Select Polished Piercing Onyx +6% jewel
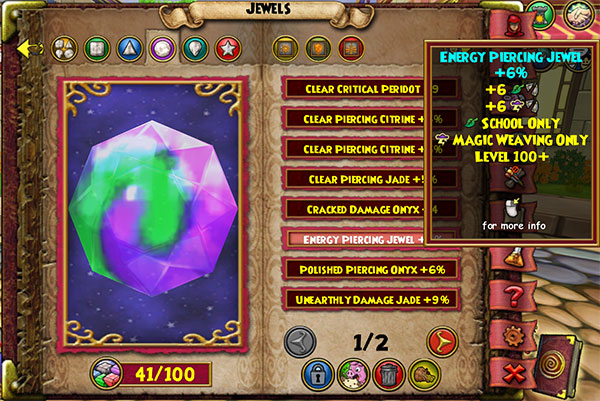Screen dimensions: 600x401 371,269
